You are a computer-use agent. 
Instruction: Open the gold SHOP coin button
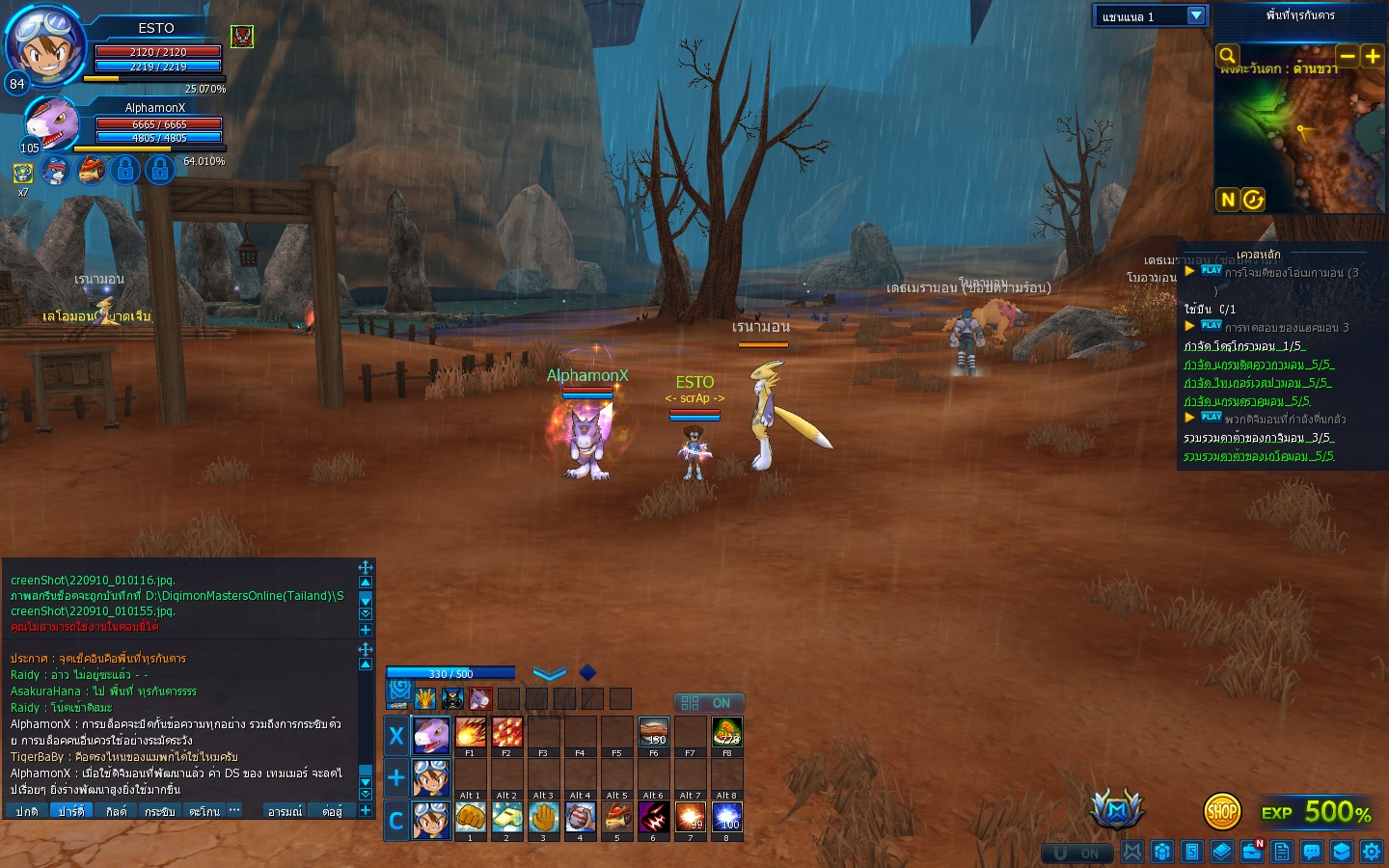tap(1222, 812)
